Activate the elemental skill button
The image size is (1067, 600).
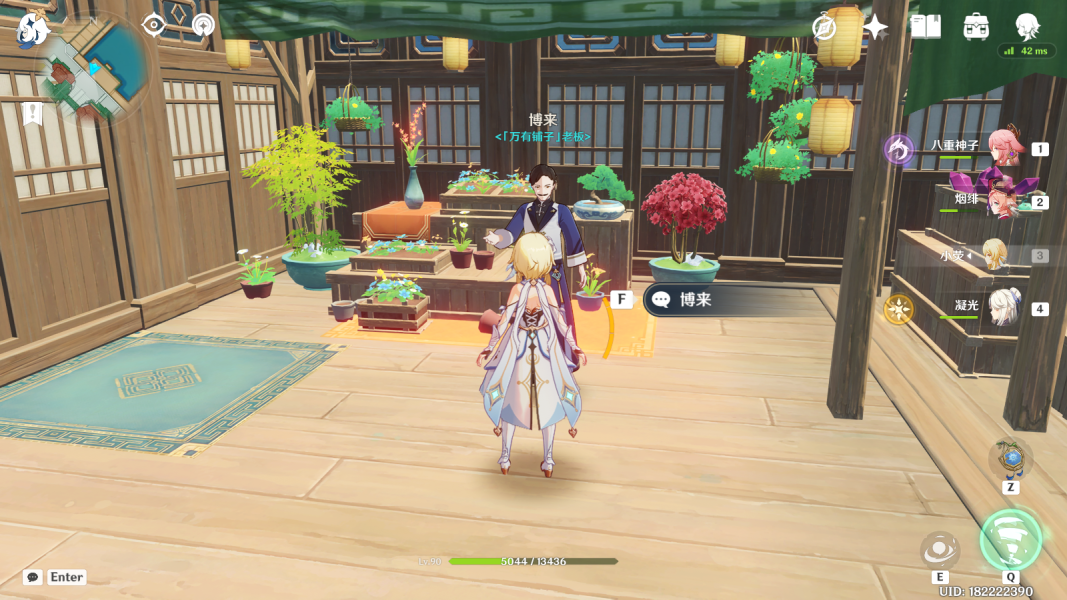(940, 549)
